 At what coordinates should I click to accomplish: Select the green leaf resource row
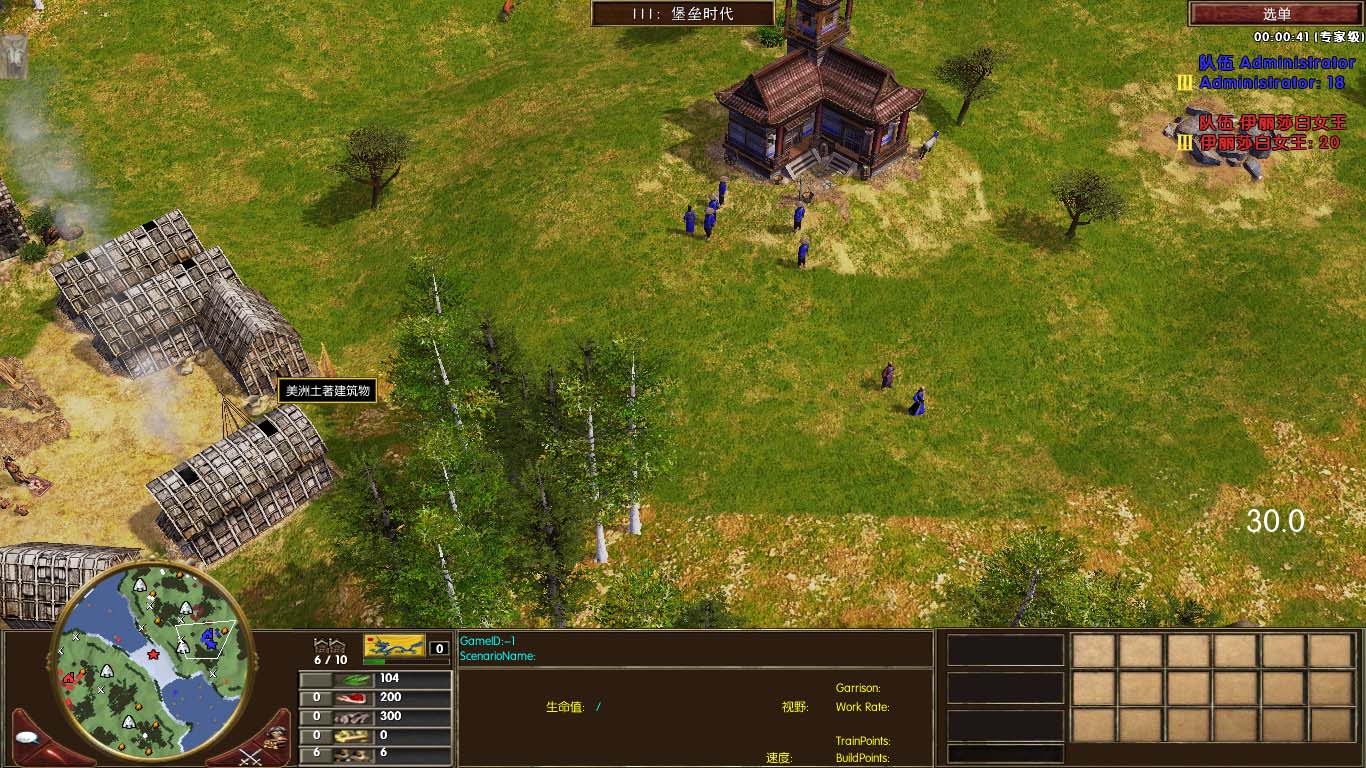tap(376, 678)
